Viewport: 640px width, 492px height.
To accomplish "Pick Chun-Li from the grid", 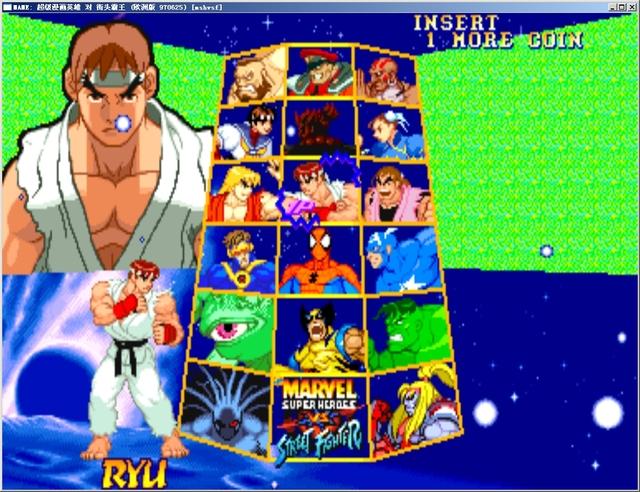I will 390,130.
